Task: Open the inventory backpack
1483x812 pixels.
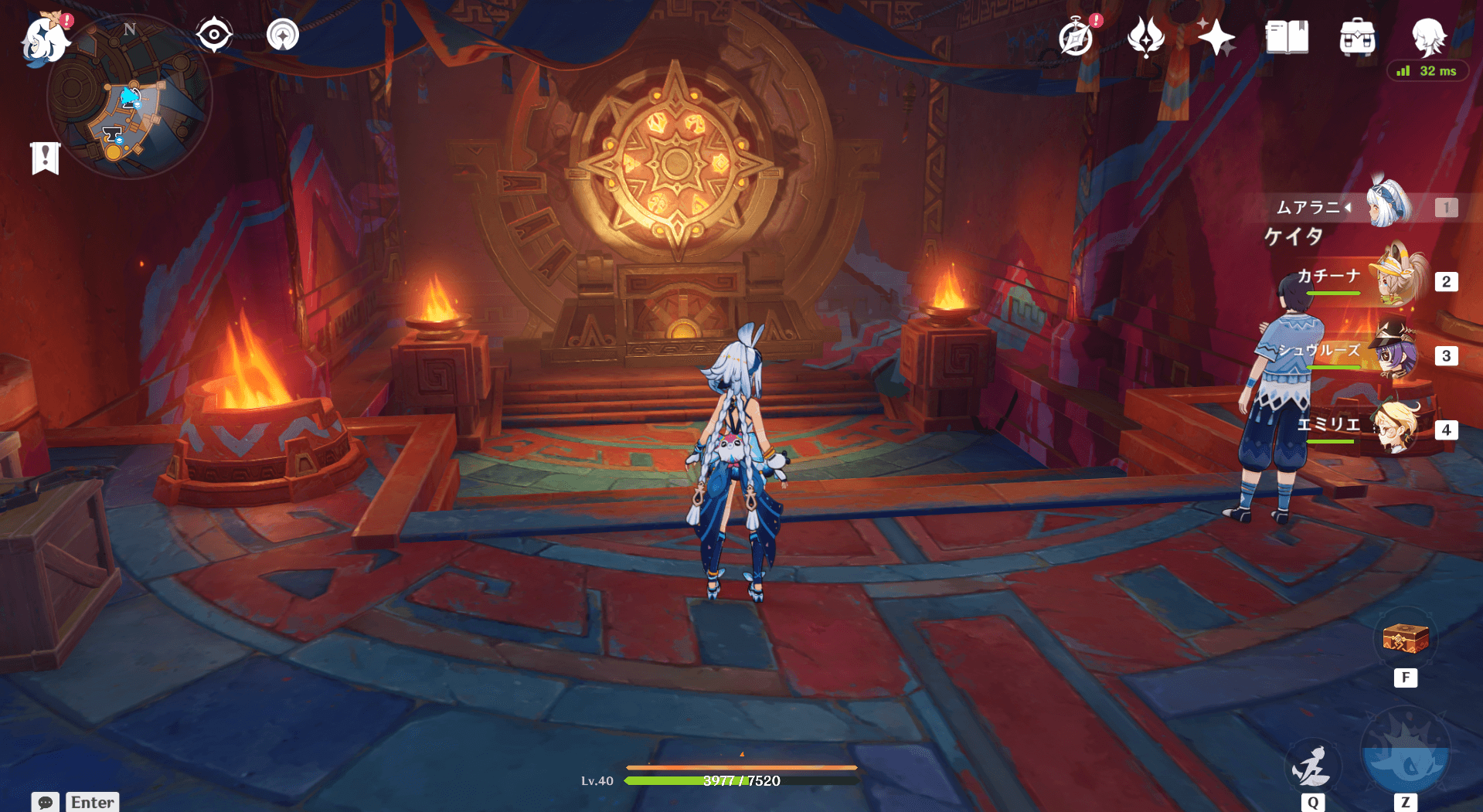Action: (x=1357, y=37)
